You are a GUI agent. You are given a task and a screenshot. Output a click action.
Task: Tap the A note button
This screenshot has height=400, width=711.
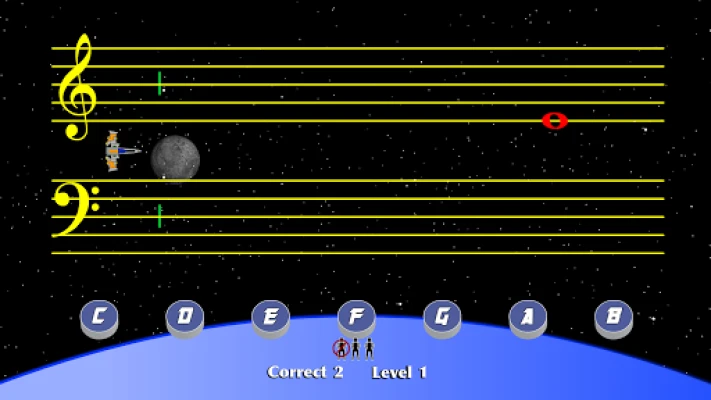(527, 317)
